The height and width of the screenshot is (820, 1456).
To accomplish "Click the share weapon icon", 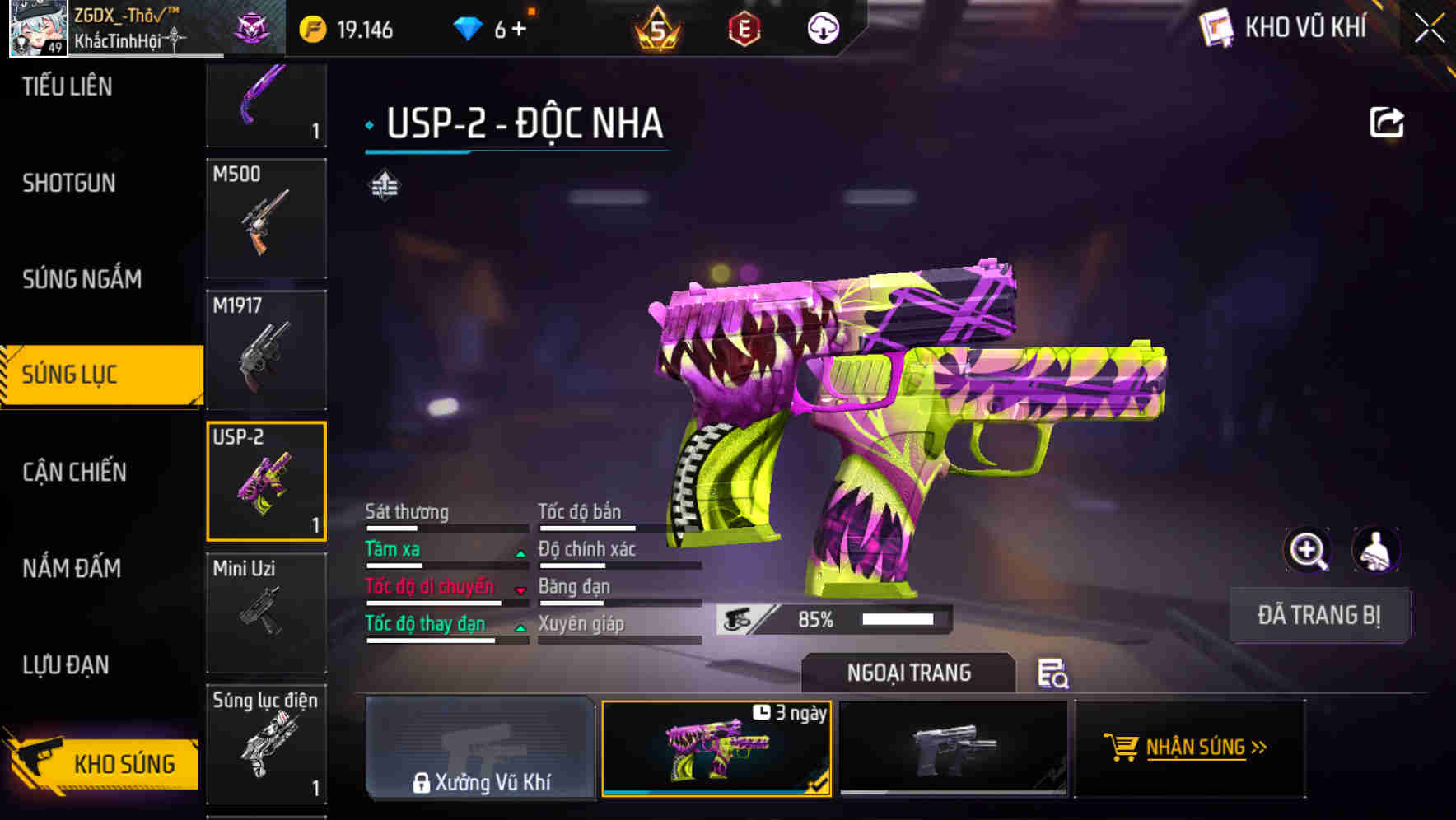I will coord(1387,121).
